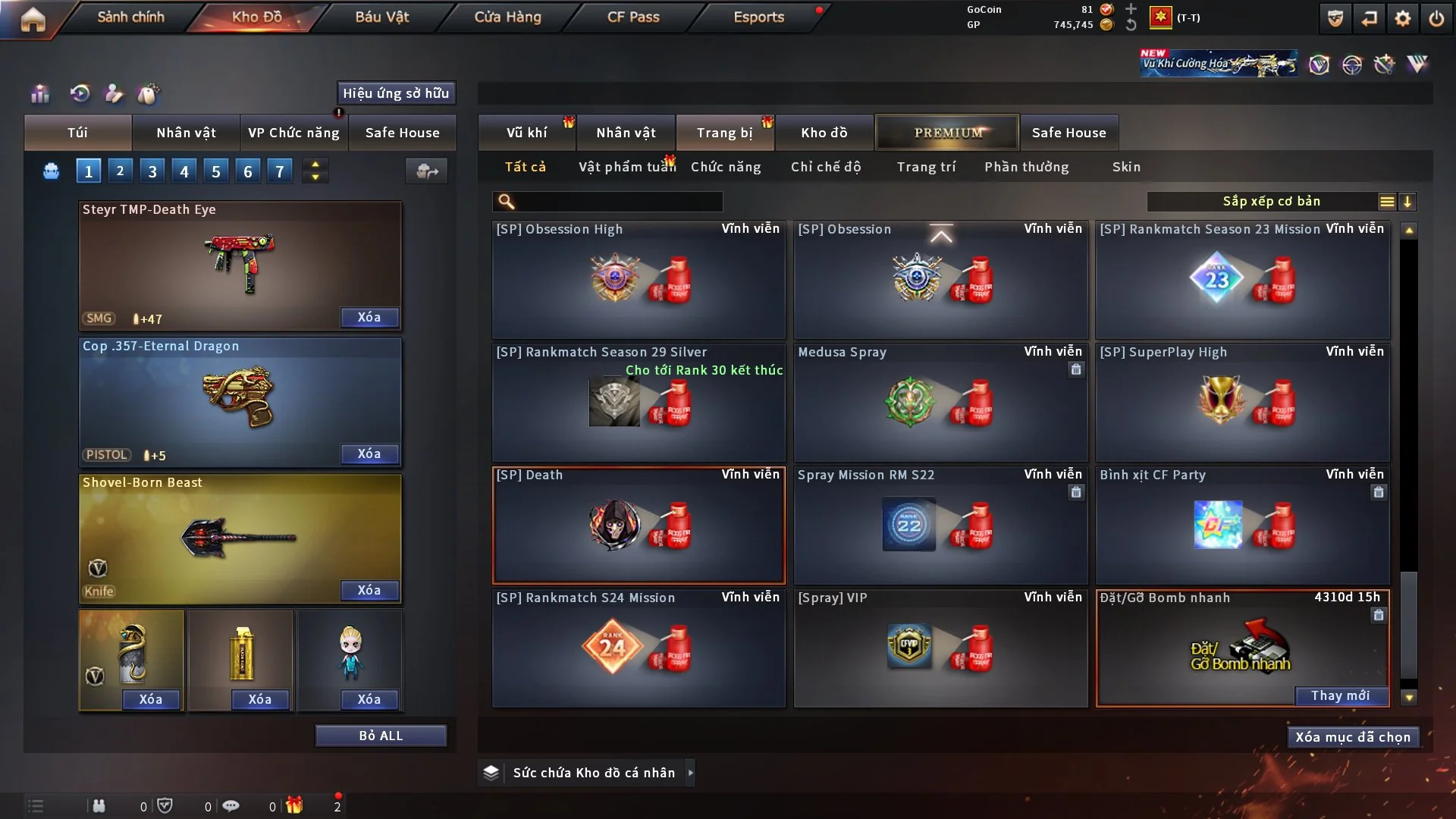This screenshot has height=819, width=1456.
Task: Remove Steyr TMP-Death Eye with Xóa
Action: tap(369, 318)
